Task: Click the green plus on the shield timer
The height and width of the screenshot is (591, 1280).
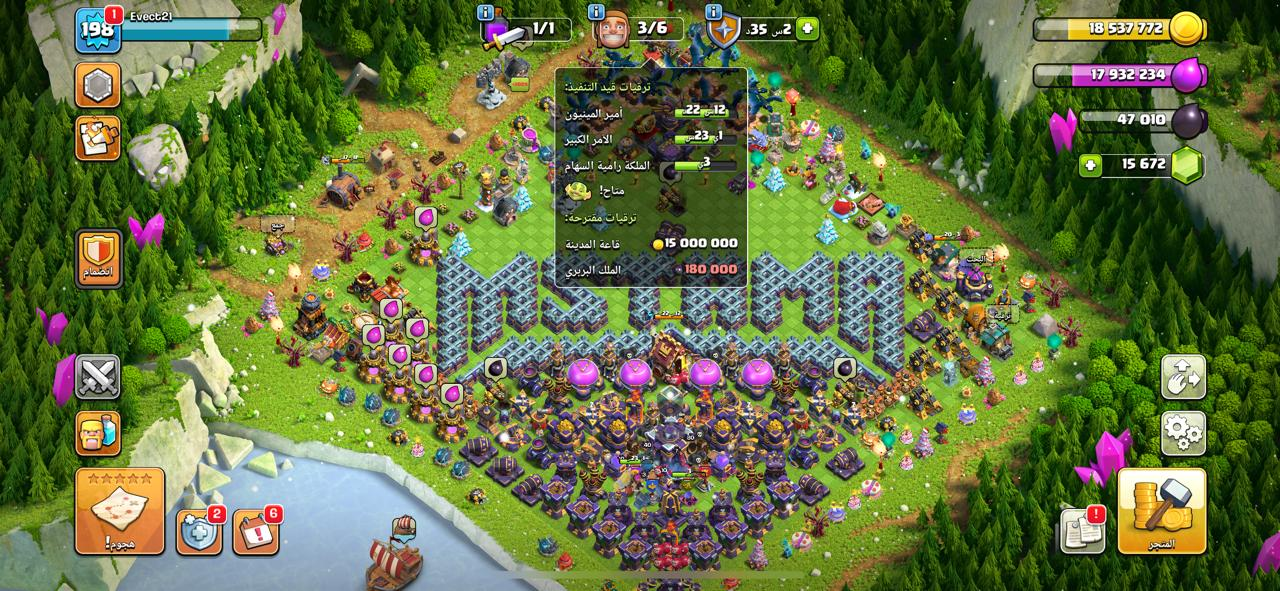Action: point(808,29)
